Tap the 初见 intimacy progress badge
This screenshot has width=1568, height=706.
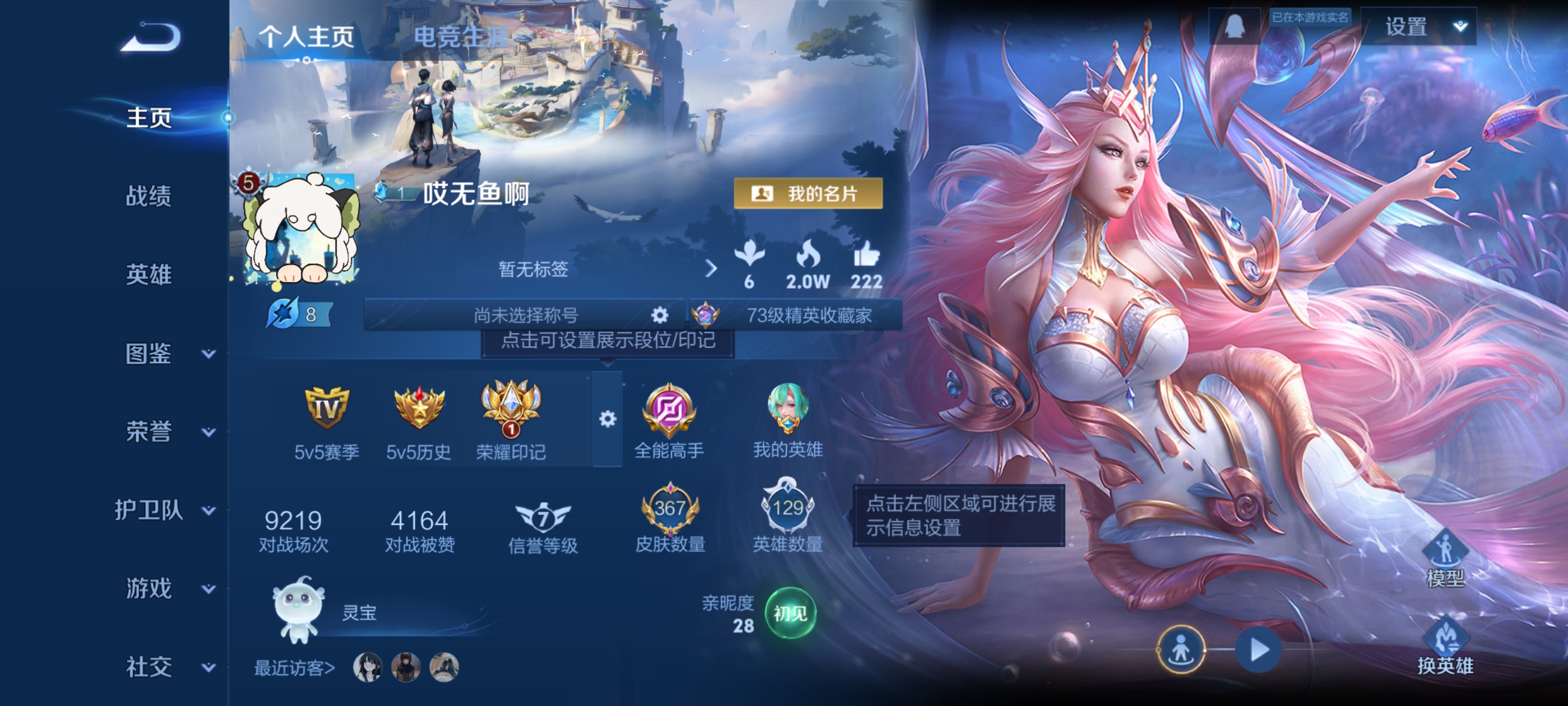[x=790, y=615]
